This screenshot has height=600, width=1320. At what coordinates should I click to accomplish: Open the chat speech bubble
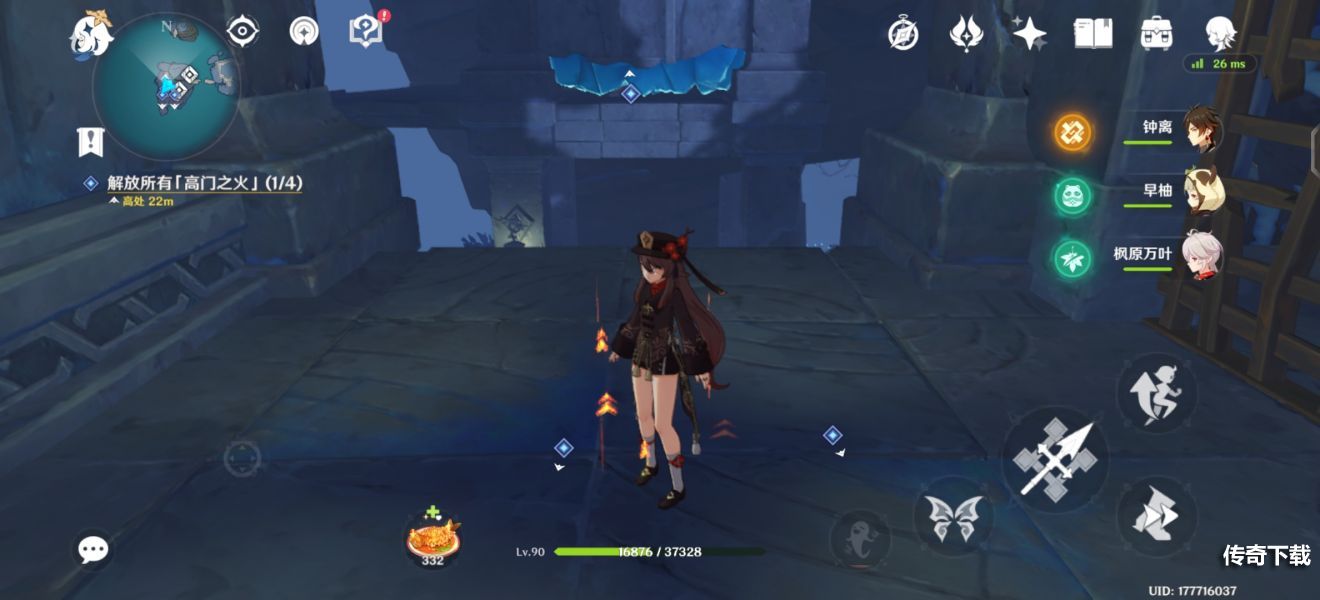94,548
